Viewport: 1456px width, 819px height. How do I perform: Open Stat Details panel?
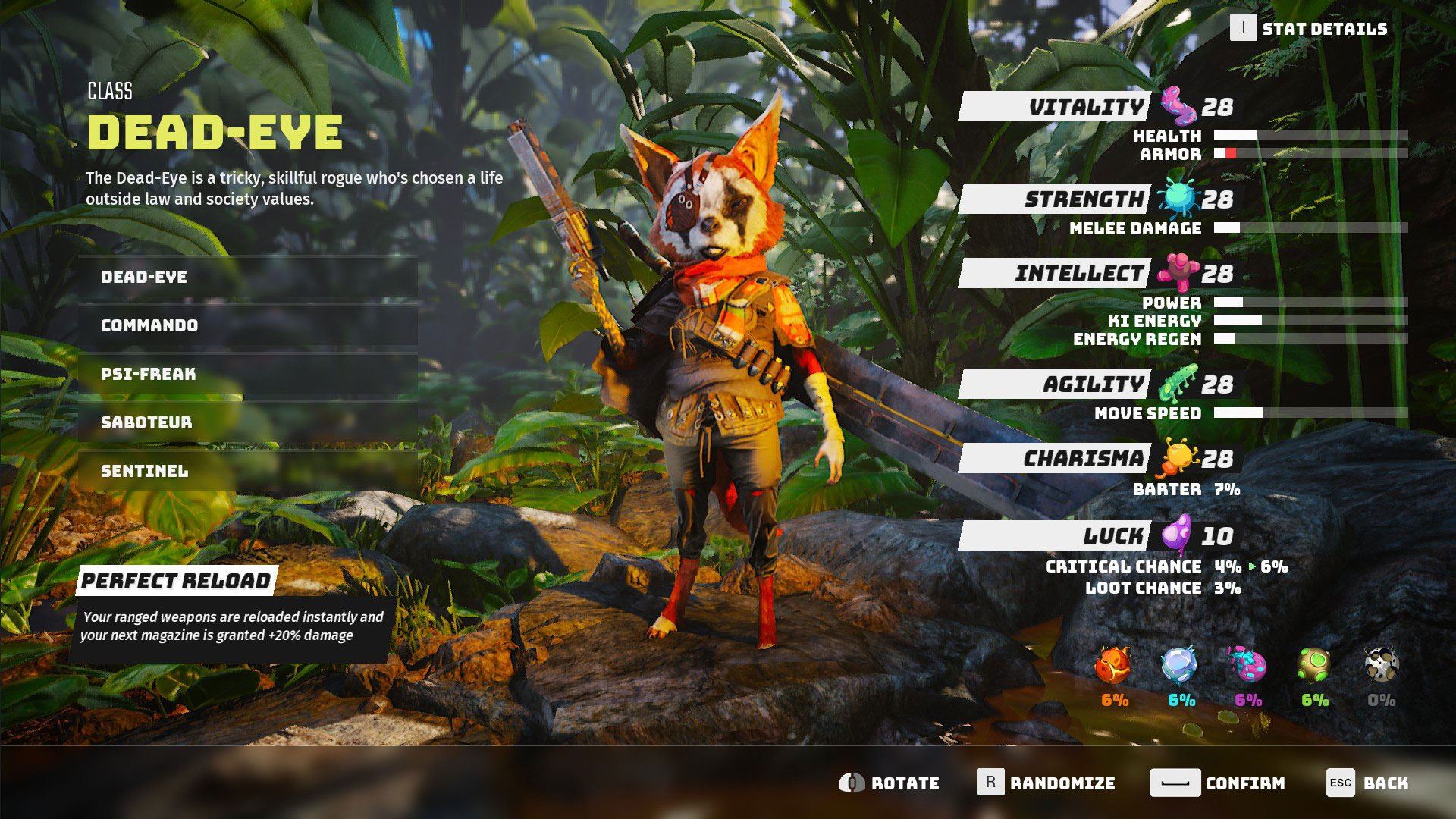click(x=1308, y=29)
